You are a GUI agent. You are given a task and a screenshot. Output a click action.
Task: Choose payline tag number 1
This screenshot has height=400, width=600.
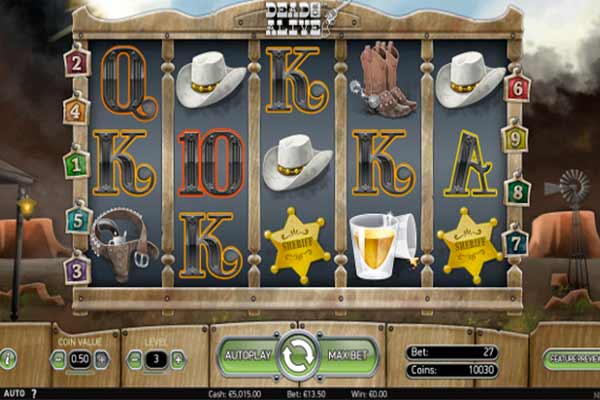pos(76,162)
